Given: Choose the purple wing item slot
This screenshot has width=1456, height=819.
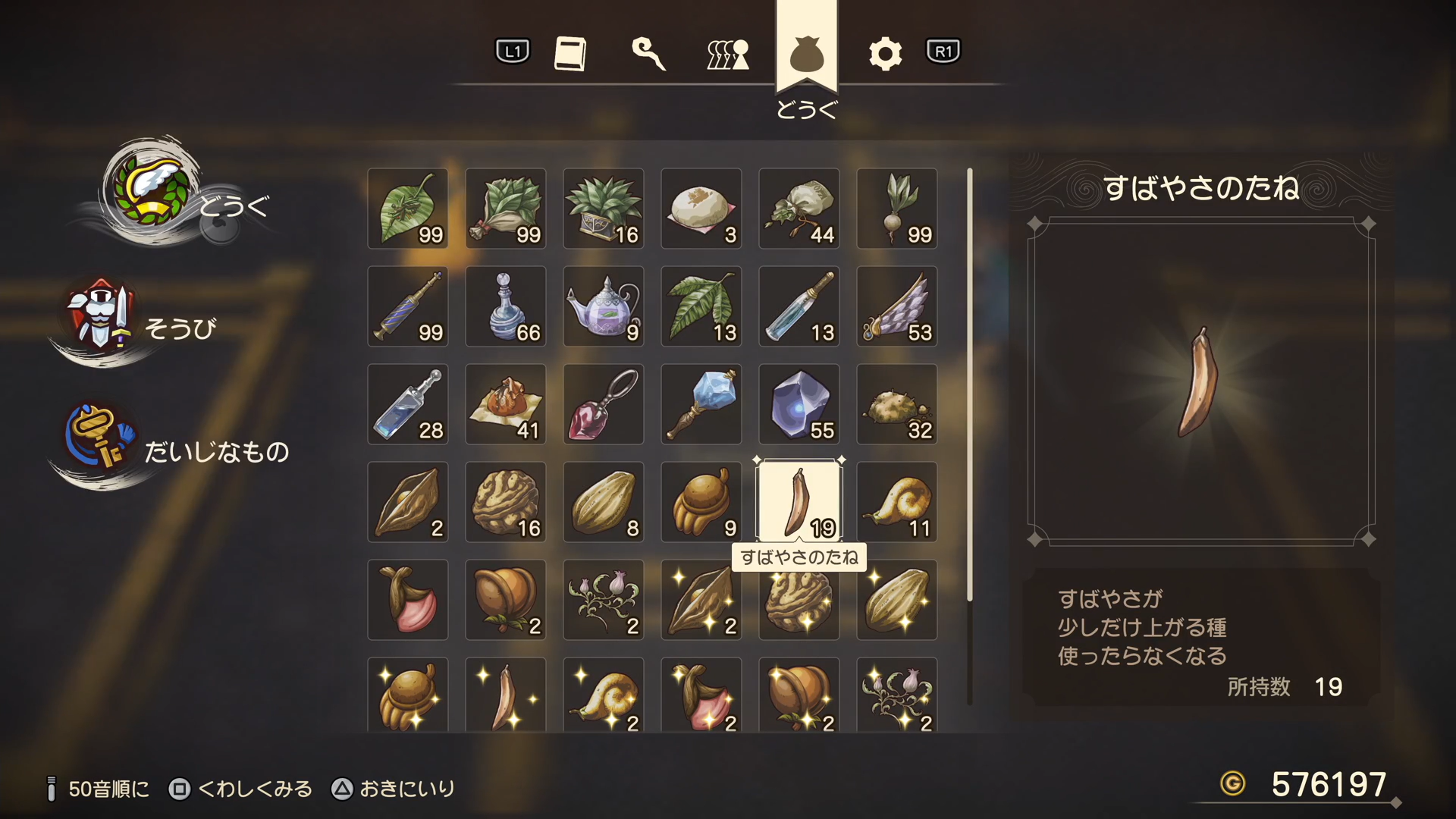Looking at the screenshot, I should tap(897, 306).
